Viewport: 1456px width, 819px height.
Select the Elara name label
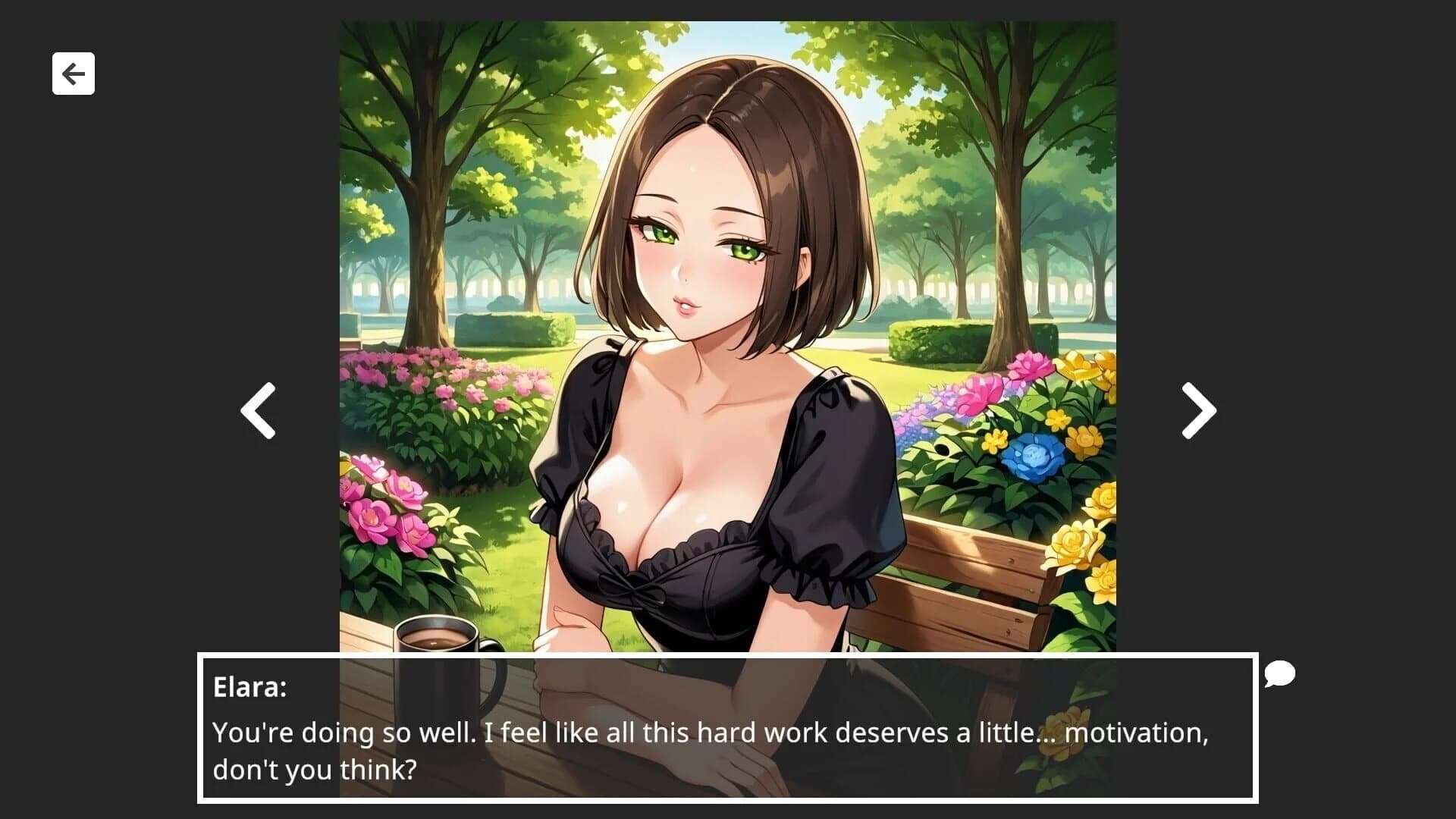point(245,689)
